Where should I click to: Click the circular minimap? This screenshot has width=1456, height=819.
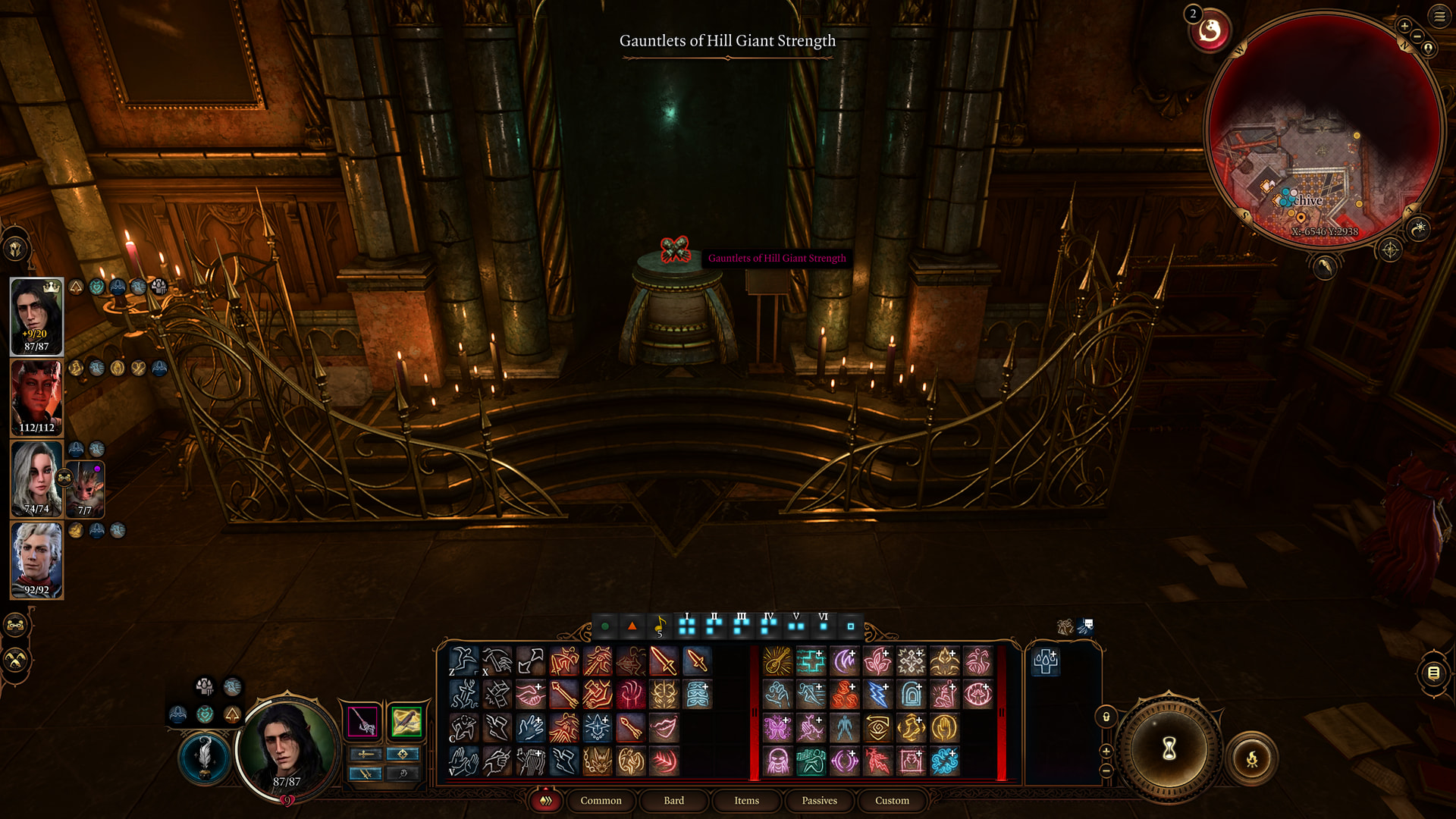(x=1323, y=129)
